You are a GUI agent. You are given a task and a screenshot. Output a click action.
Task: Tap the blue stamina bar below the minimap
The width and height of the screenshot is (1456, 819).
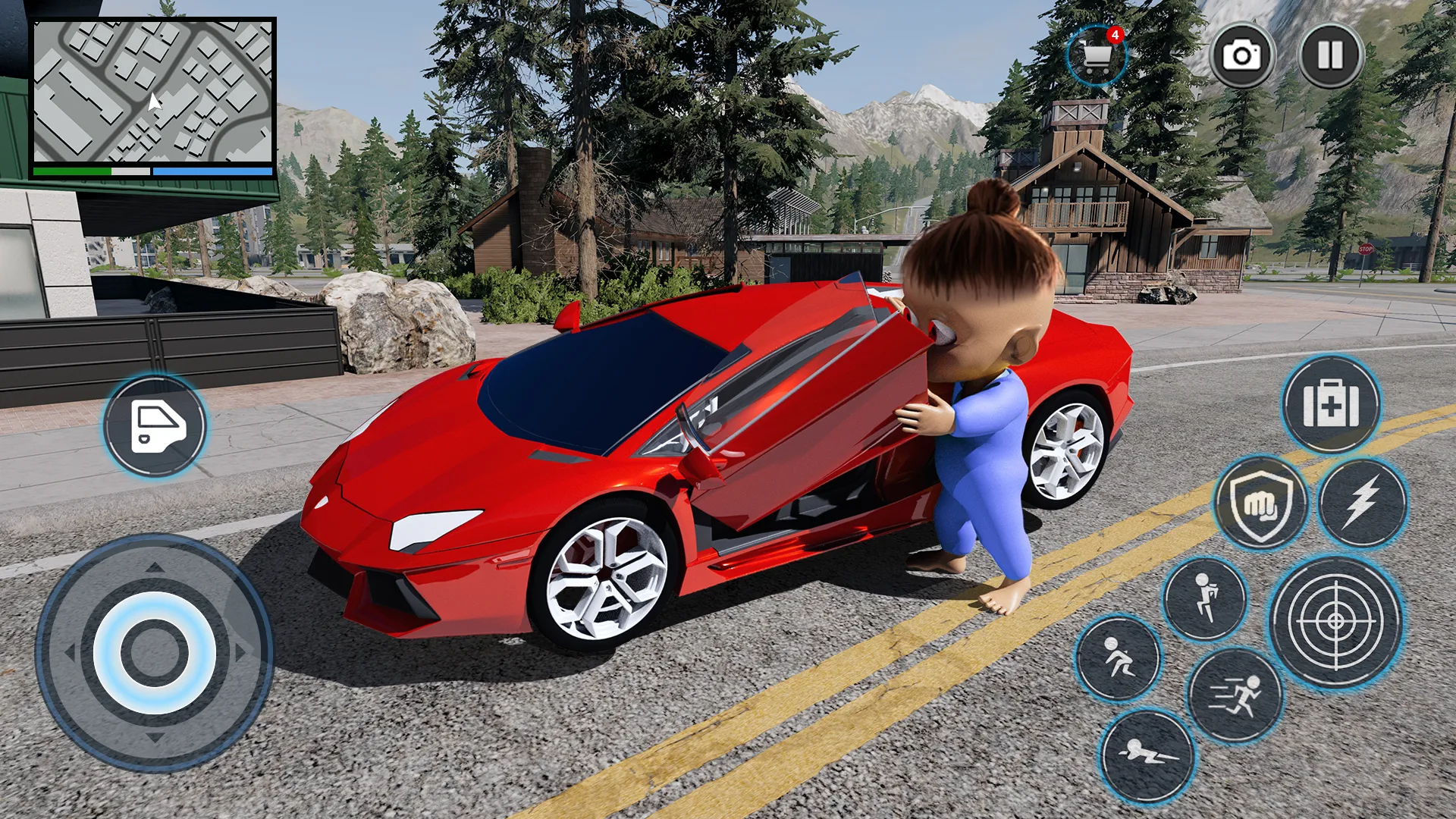pyautogui.click(x=212, y=172)
